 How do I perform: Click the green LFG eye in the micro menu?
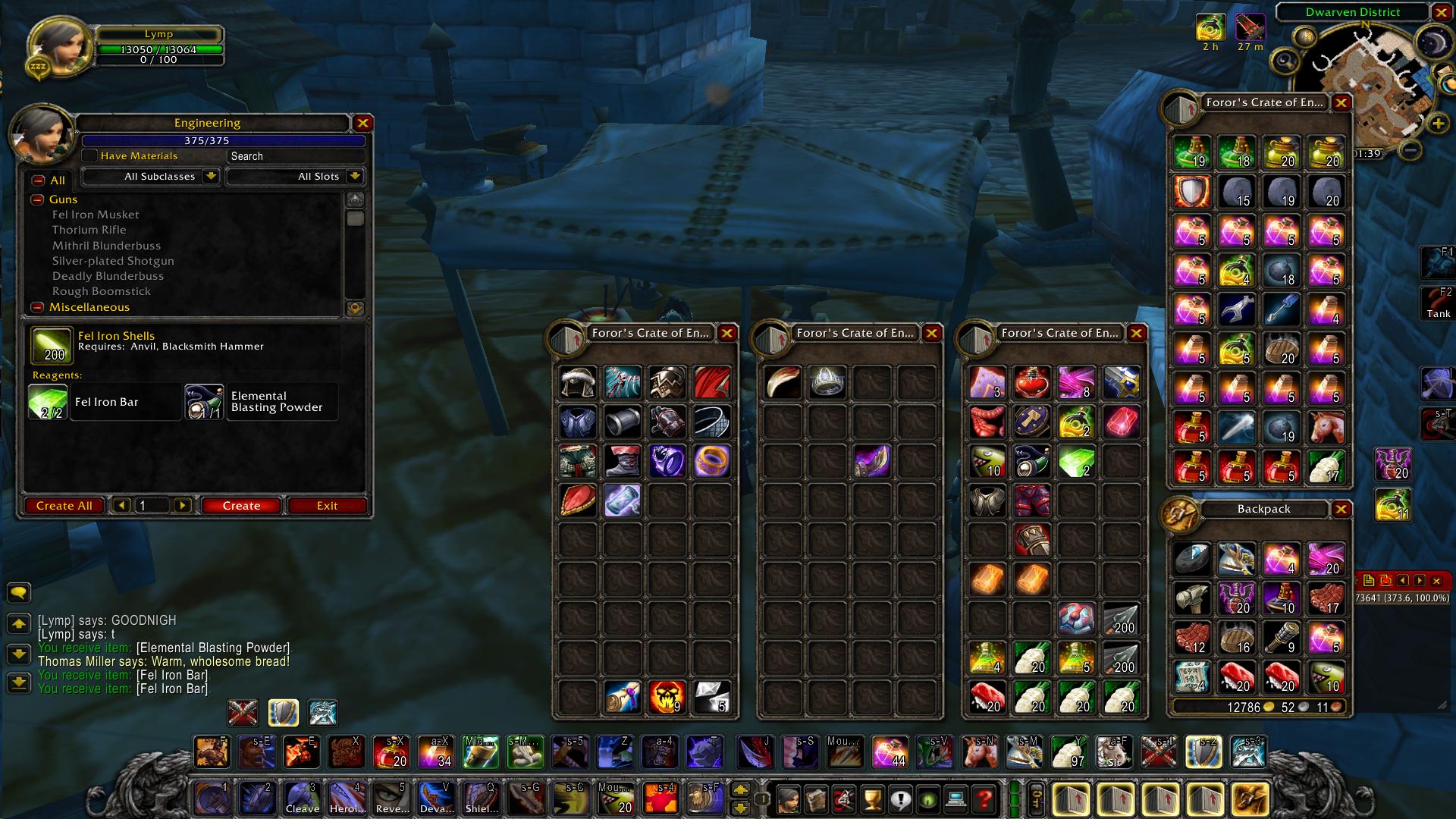click(x=928, y=798)
